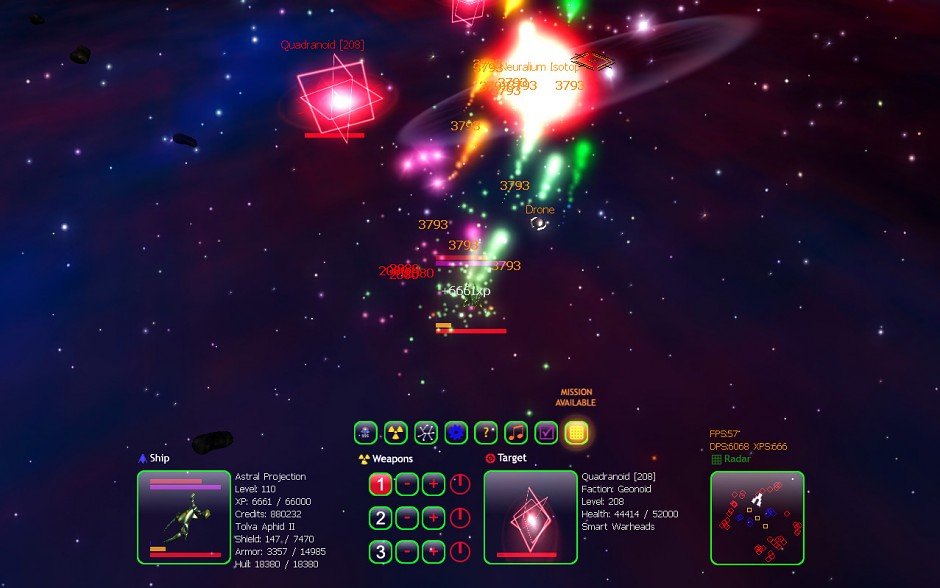Toggle power for weapon group 1
This screenshot has height=588, width=940.
tap(459, 485)
